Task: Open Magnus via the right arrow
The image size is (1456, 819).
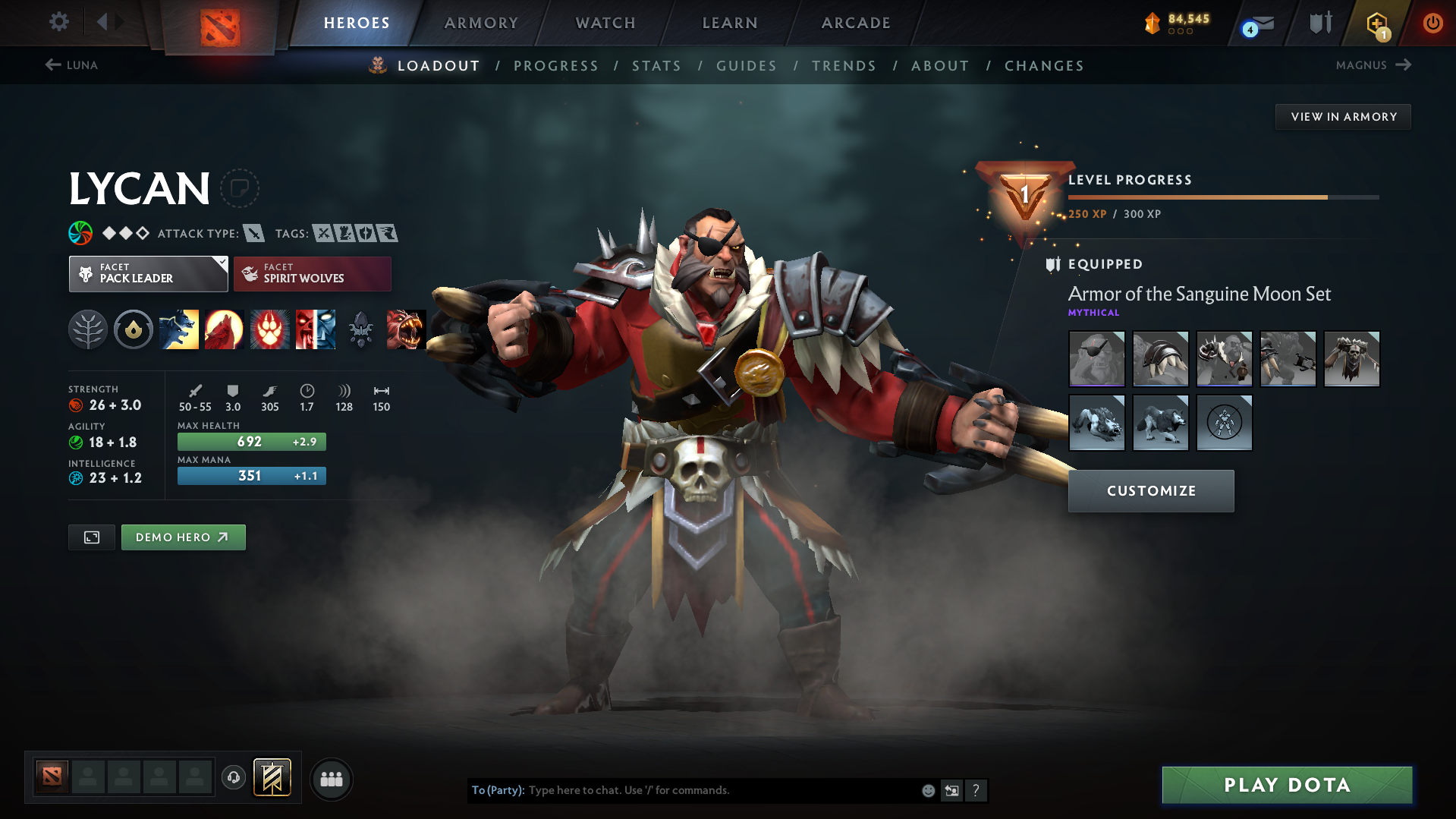Action: pos(1402,65)
